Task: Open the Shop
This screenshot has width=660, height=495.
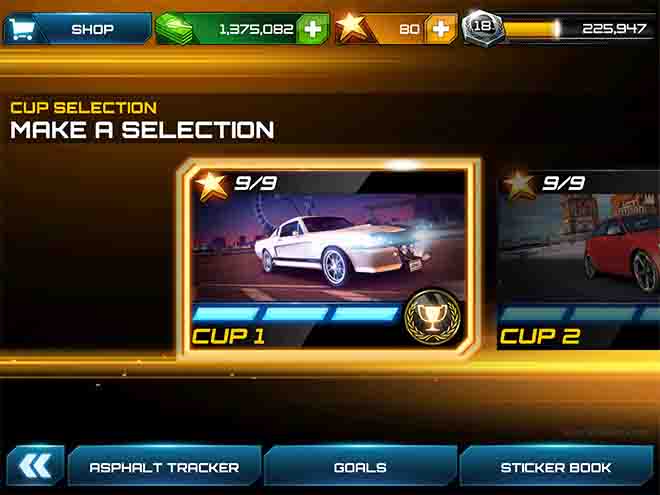Action: pos(76,28)
